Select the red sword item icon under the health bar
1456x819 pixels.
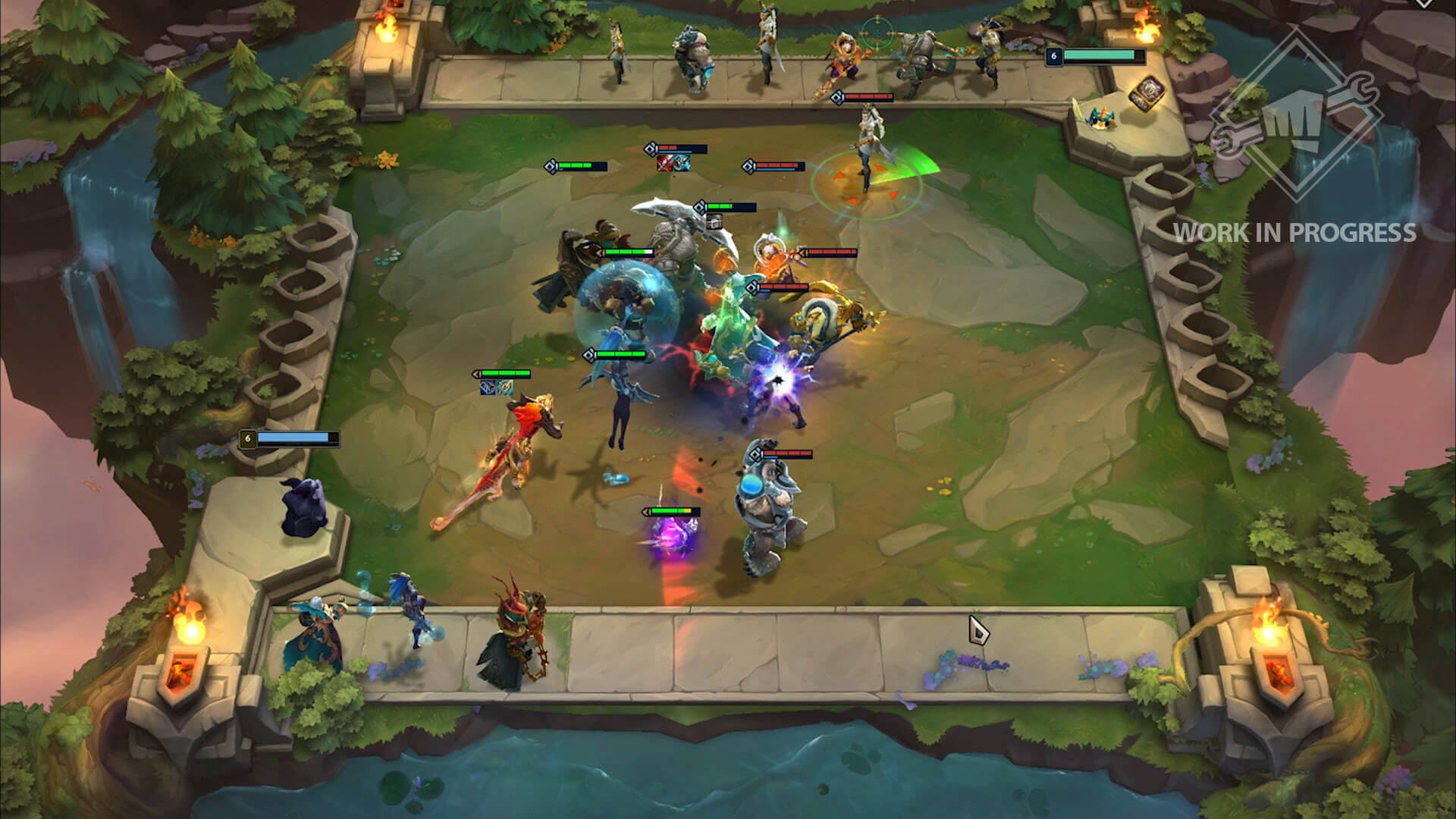(665, 164)
